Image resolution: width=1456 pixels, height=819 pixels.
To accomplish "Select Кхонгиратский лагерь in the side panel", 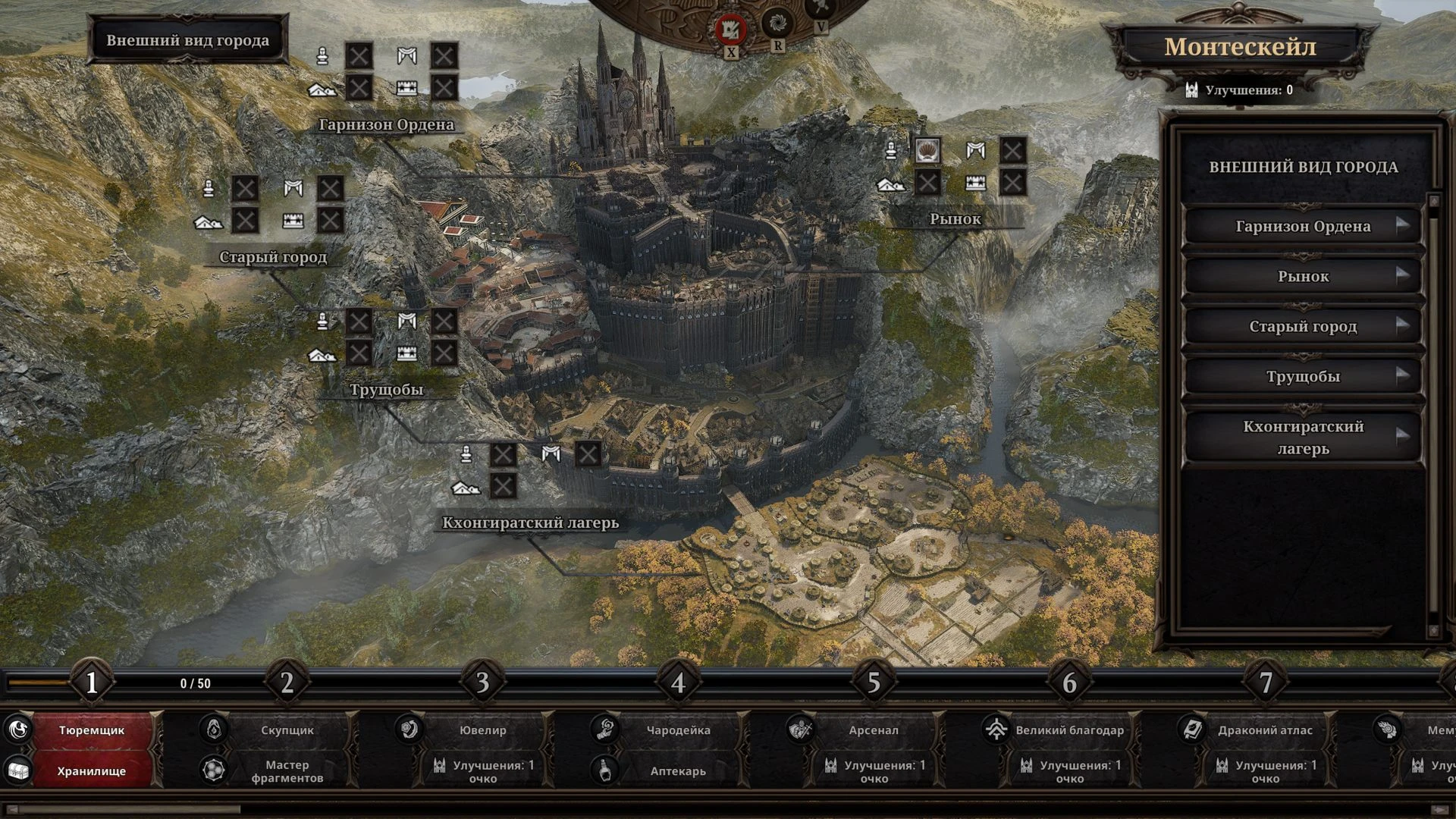I will (1302, 437).
